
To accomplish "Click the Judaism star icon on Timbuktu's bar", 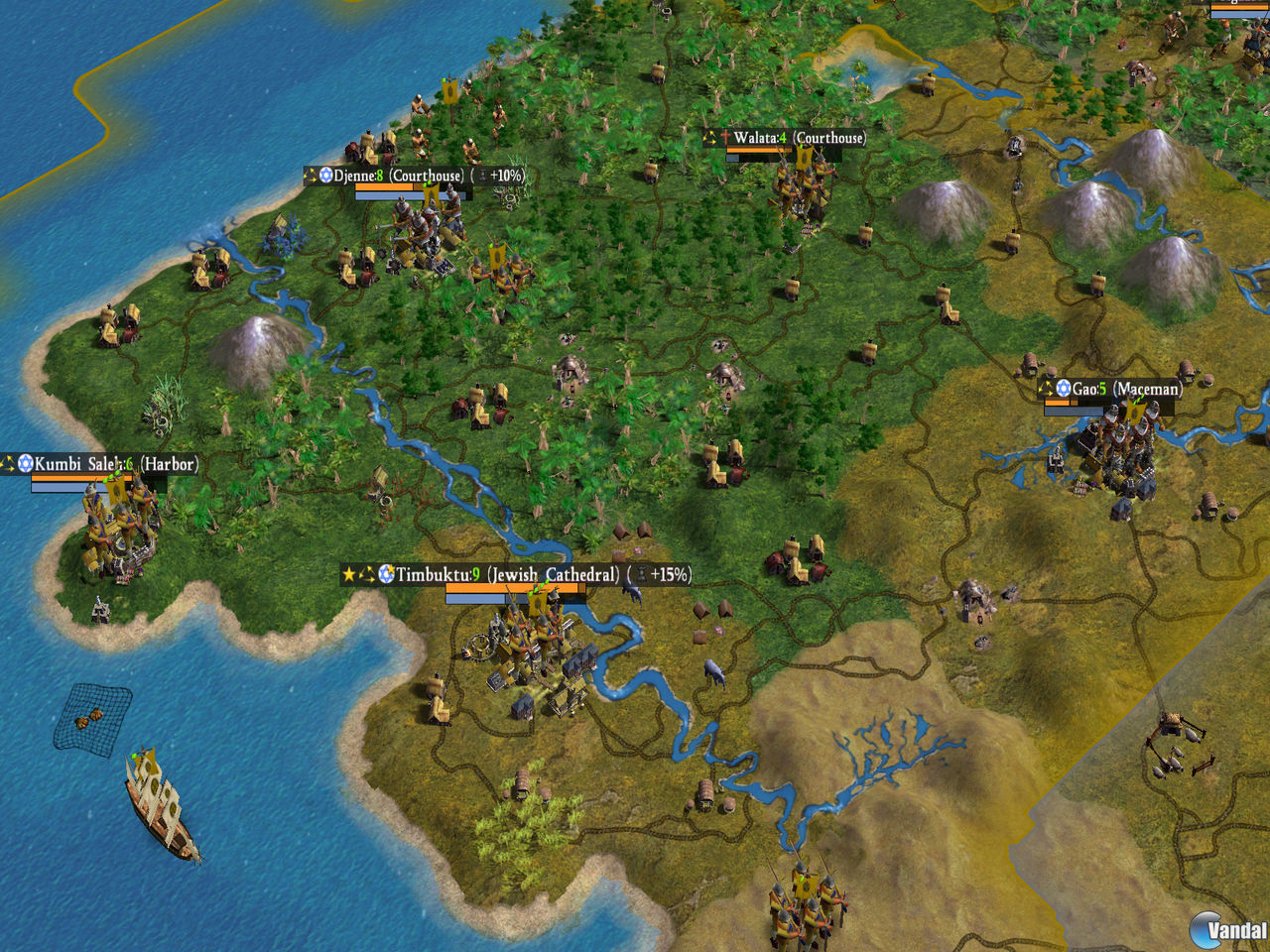I will click(x=385, y=573).
